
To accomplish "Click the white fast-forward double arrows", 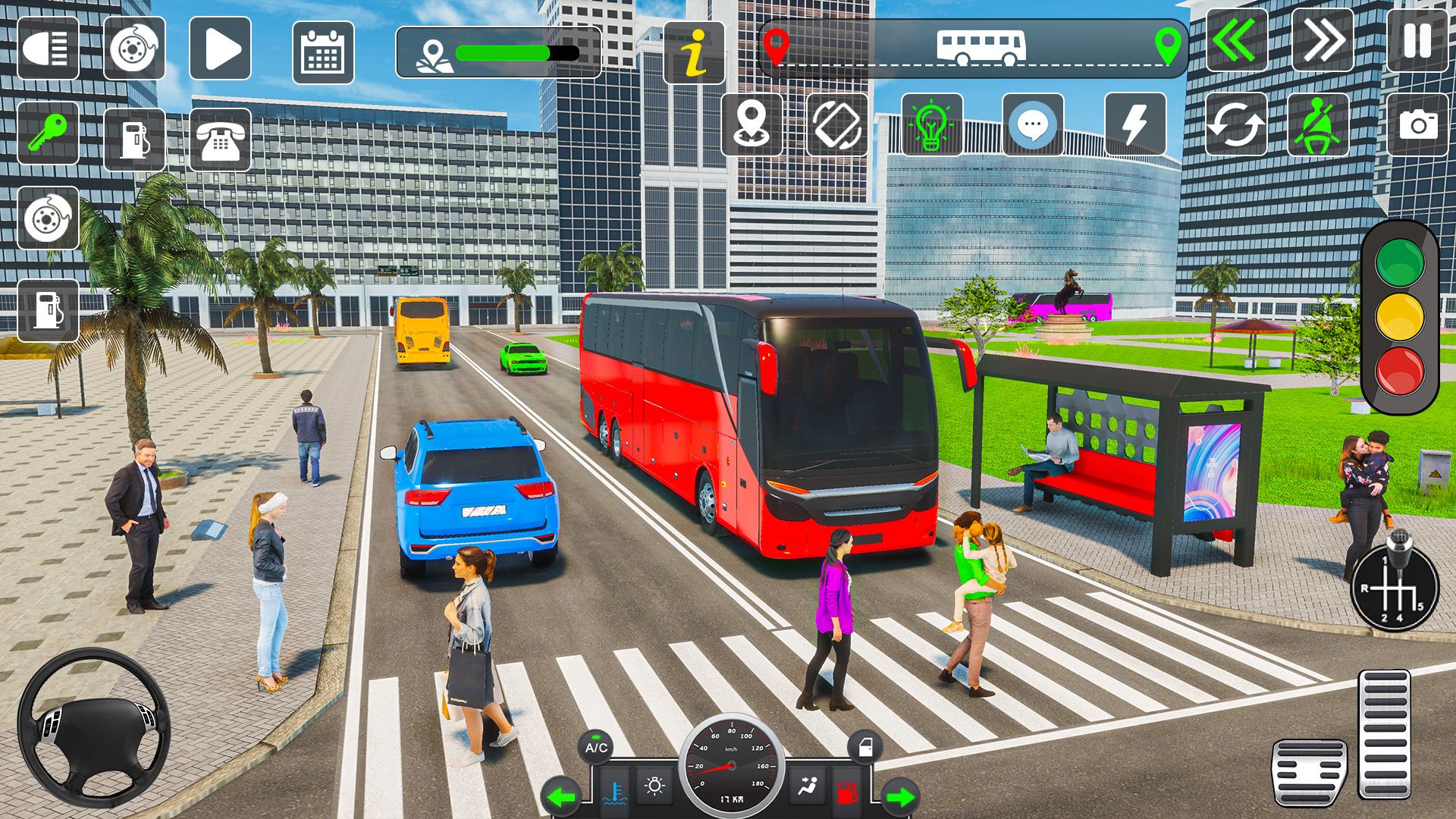I will tap(1323, 41).
